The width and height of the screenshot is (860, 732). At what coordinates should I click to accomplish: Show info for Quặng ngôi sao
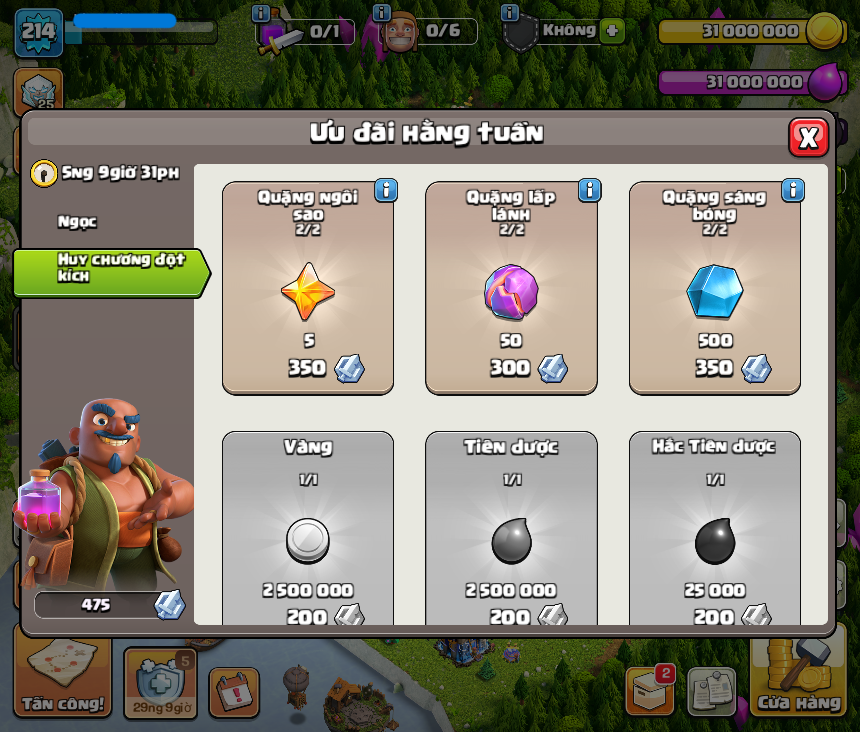pyautogui.click(x=386, y=190)
